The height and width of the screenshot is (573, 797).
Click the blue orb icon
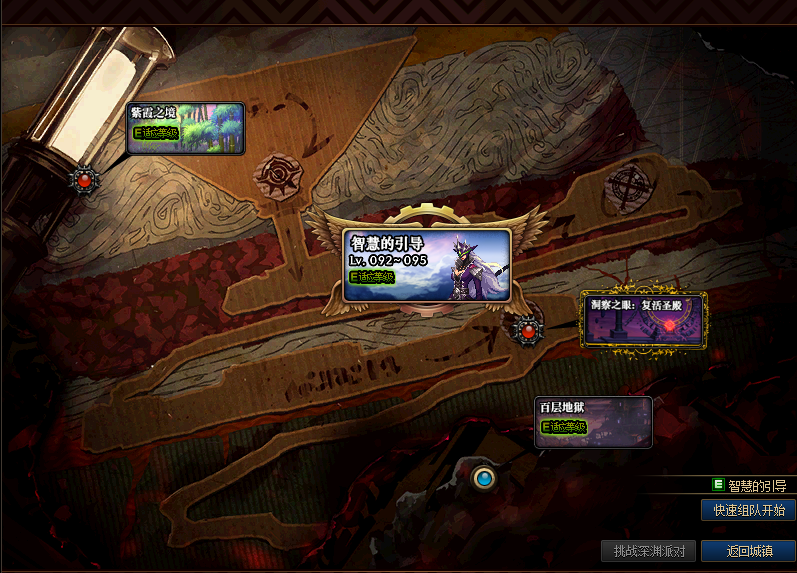click(x=485, y=479)
